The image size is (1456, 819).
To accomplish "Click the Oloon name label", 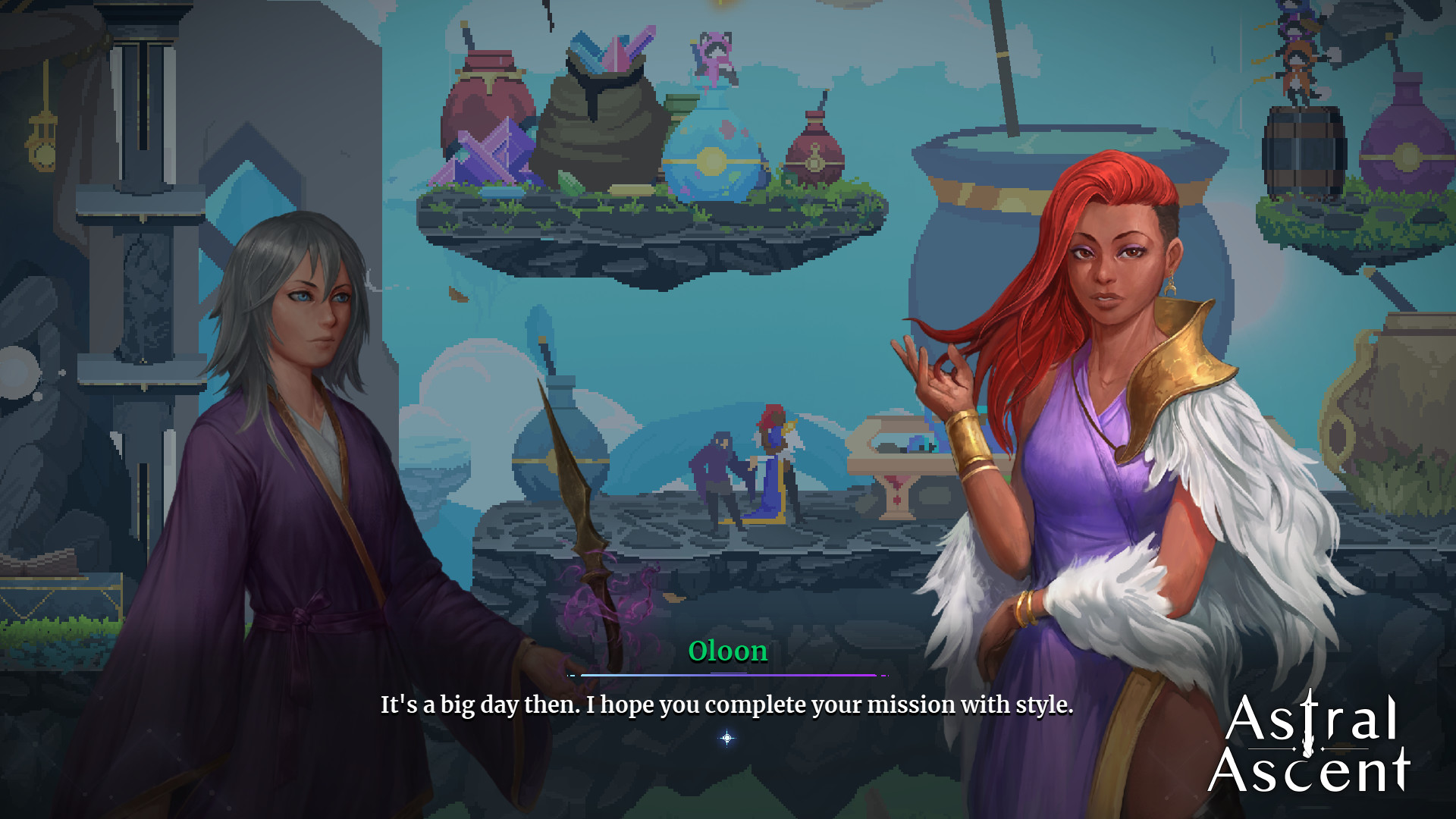I will (x=728, y=651).
